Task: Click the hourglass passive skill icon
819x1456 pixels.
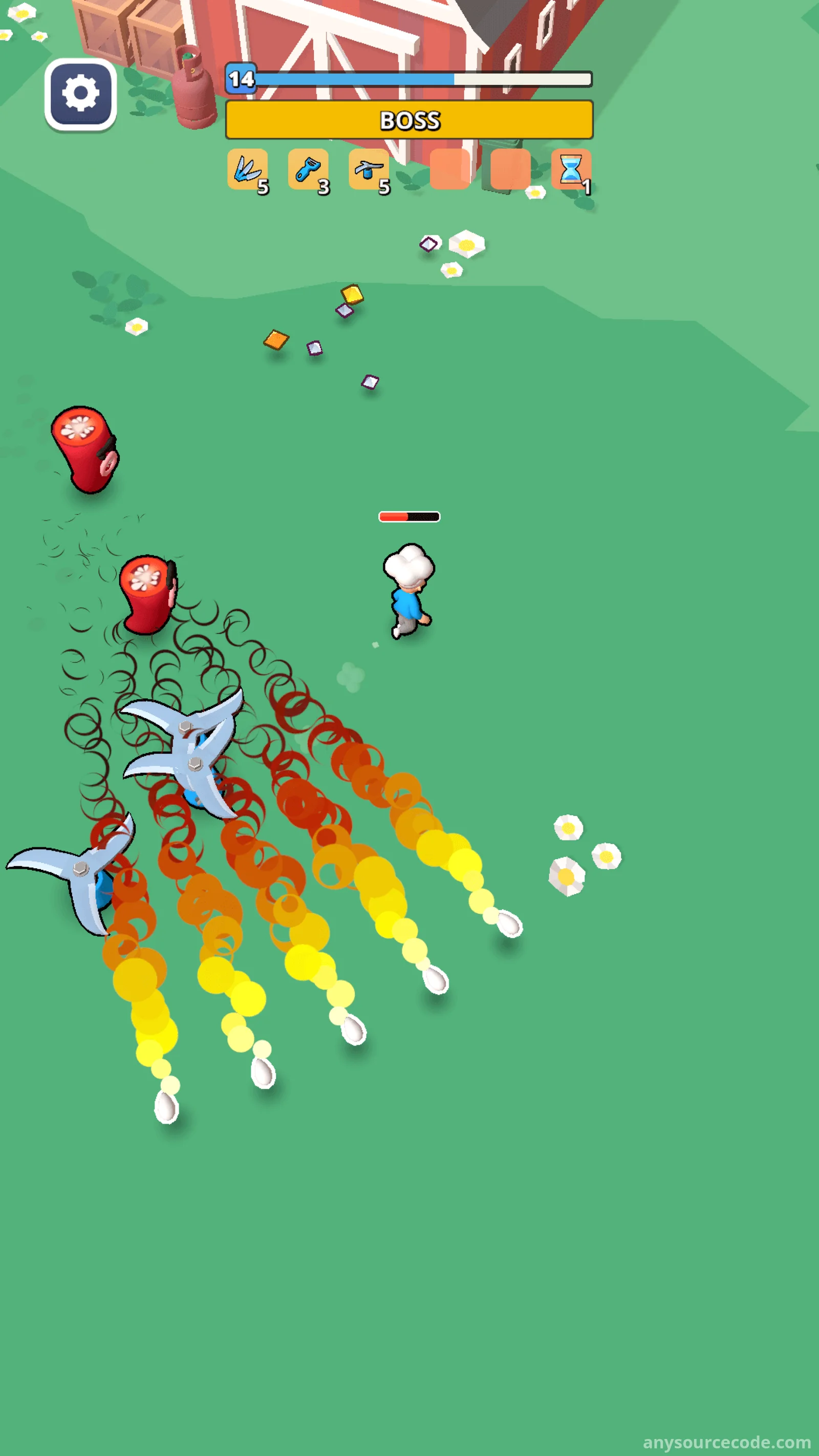Action: click(x=570, y=169)
